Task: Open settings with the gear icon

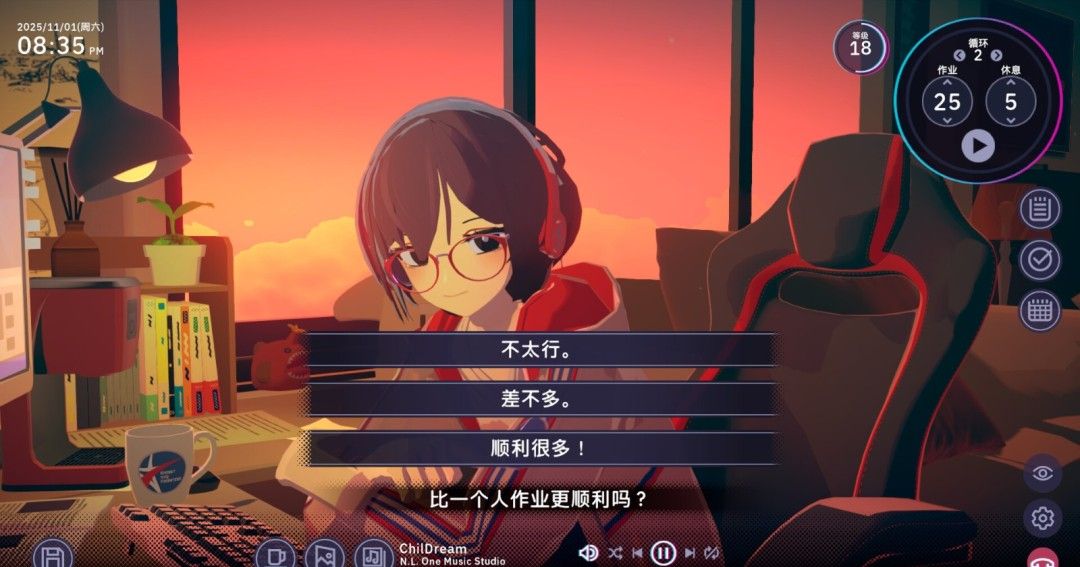Action: click(1042, 518)
